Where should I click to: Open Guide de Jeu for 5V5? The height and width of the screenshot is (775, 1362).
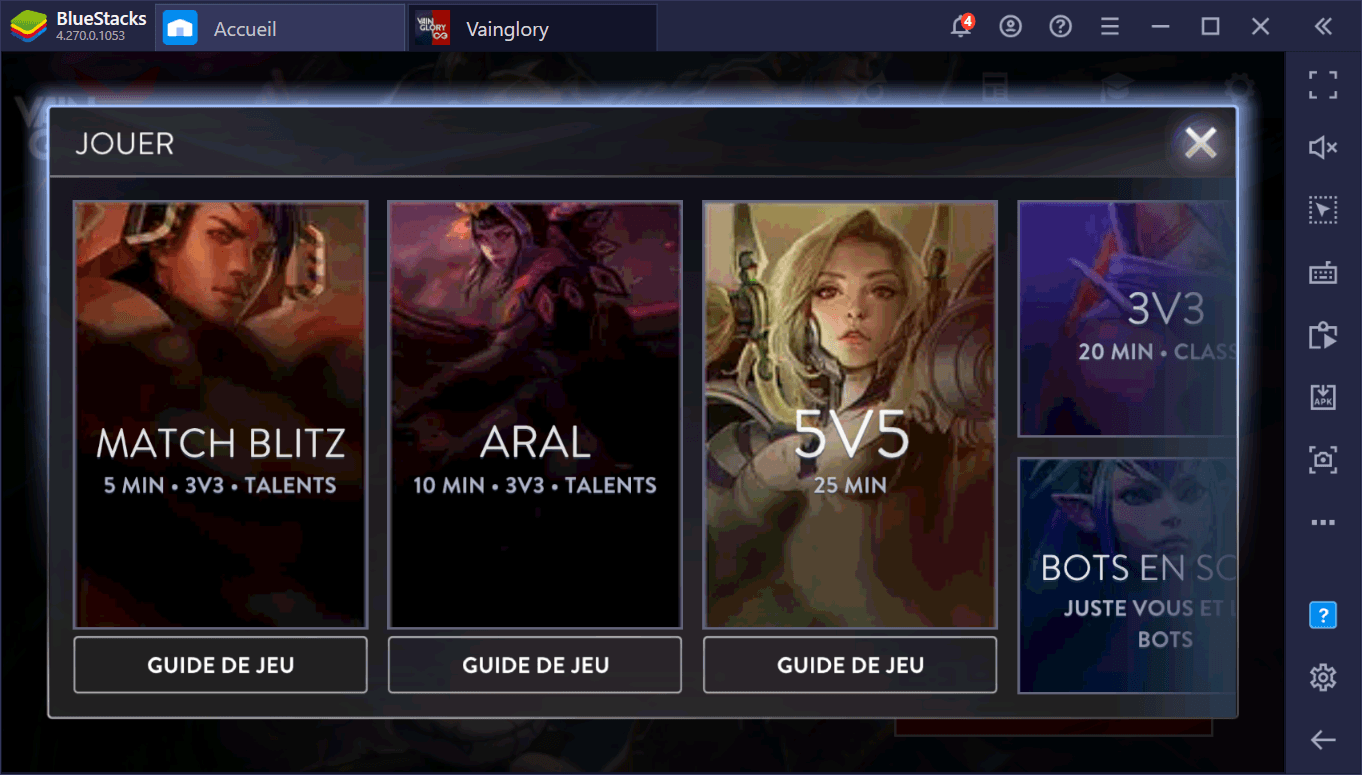tap(849, 664)
